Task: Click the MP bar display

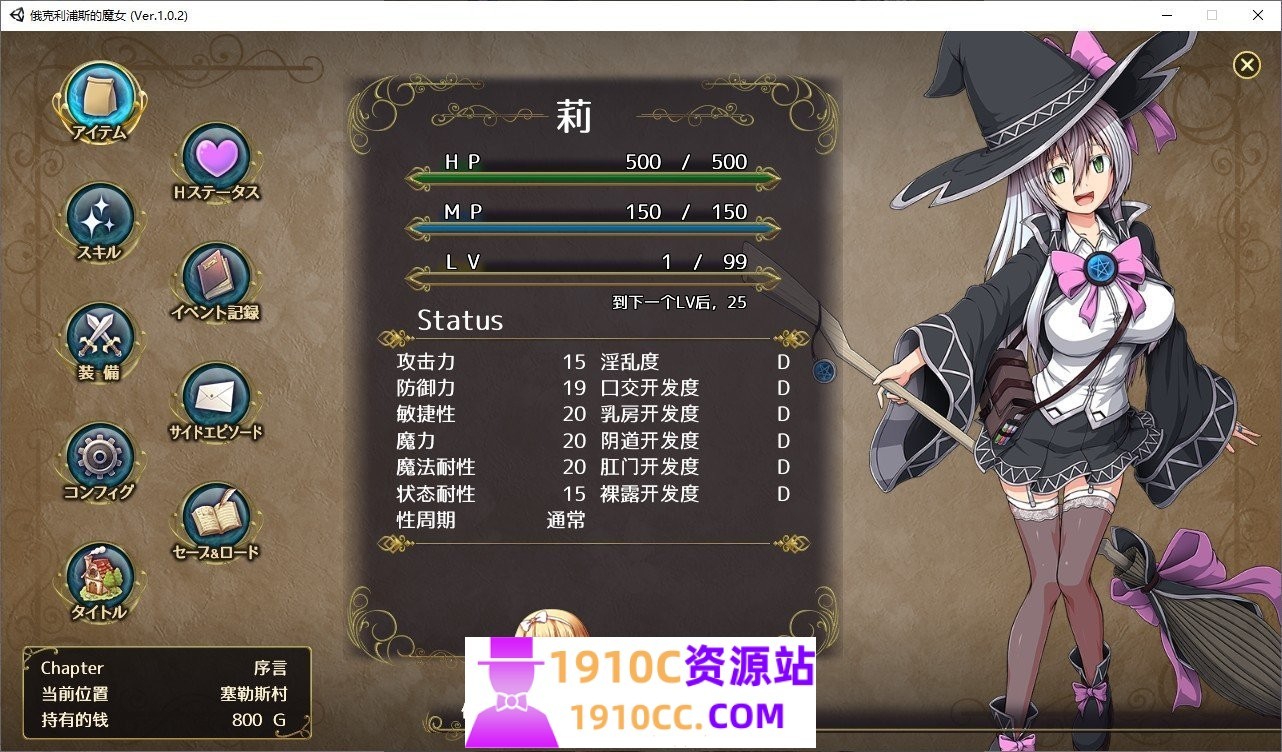Action: pos(592,228)
